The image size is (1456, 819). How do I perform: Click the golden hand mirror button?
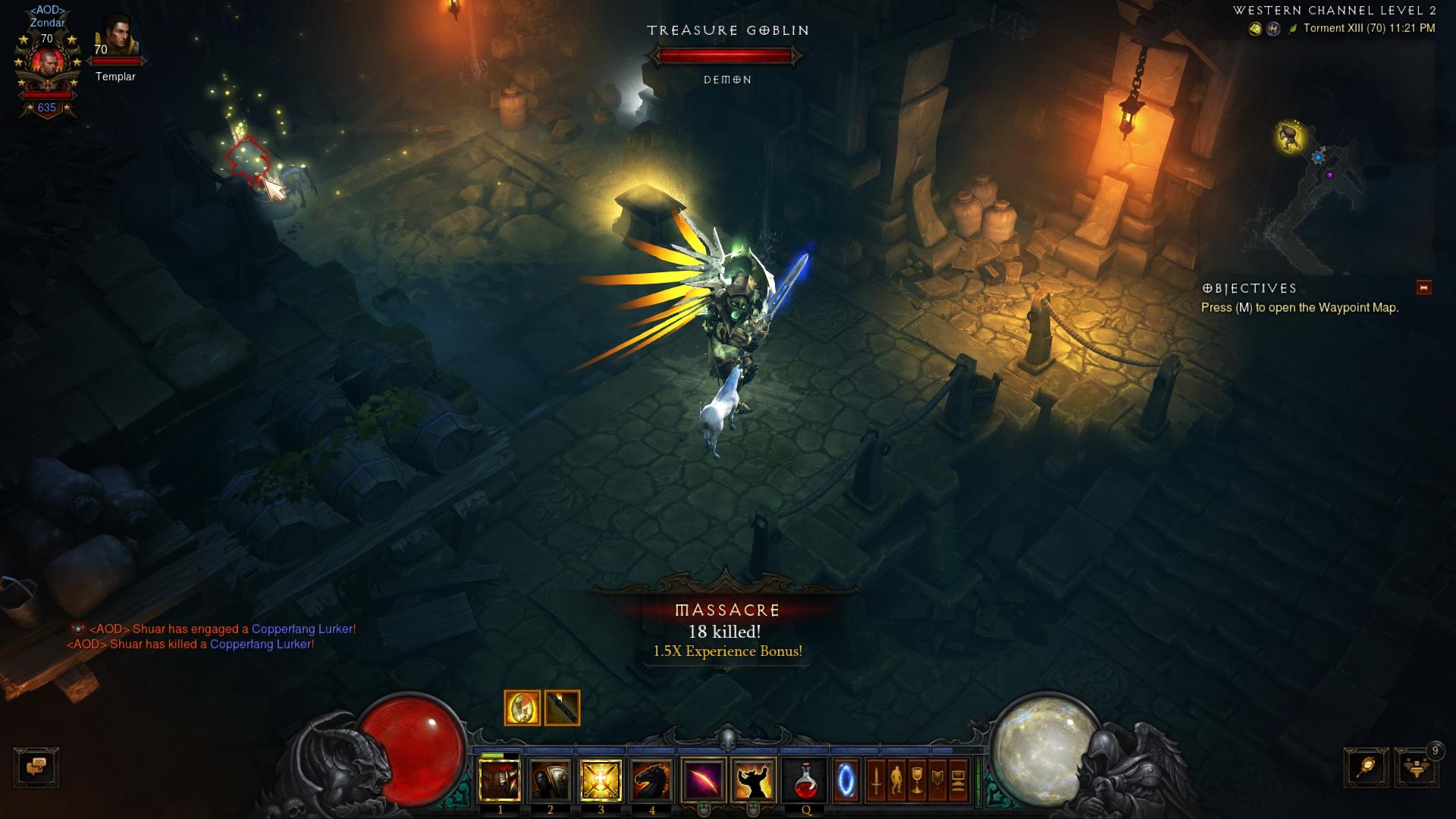1367,767
